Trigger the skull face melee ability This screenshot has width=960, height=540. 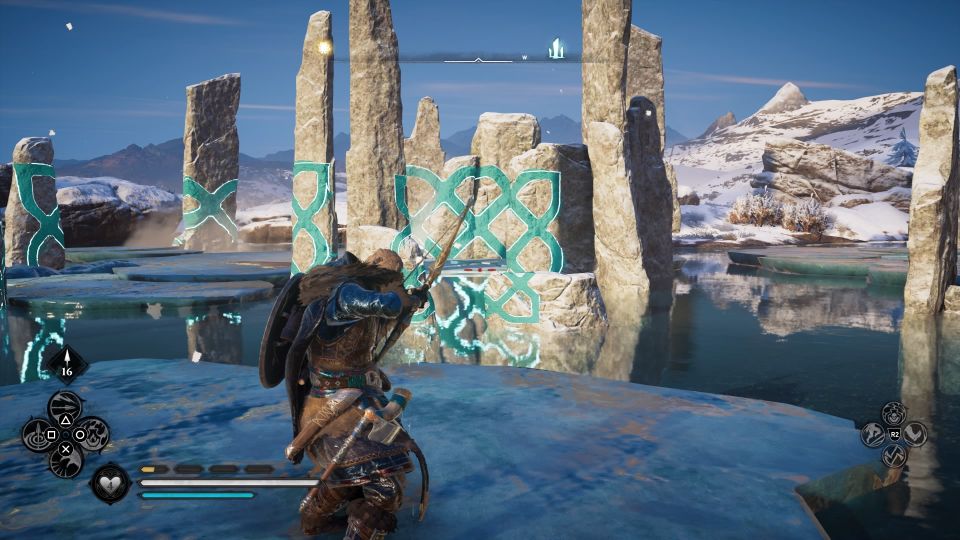894,412
